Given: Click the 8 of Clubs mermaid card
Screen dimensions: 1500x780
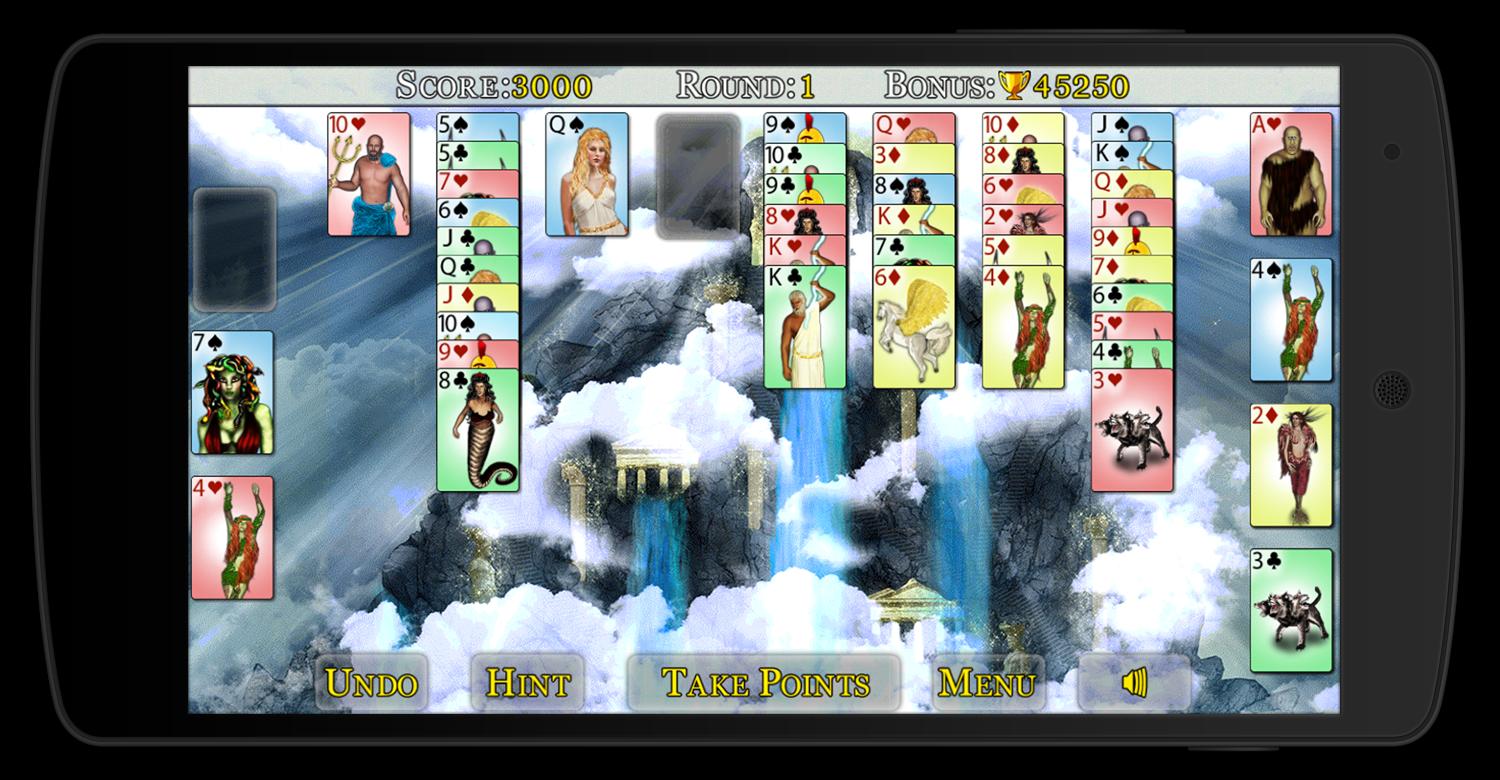Looking at the screenshot, I should pyautogui.click(x=478, y=430).
